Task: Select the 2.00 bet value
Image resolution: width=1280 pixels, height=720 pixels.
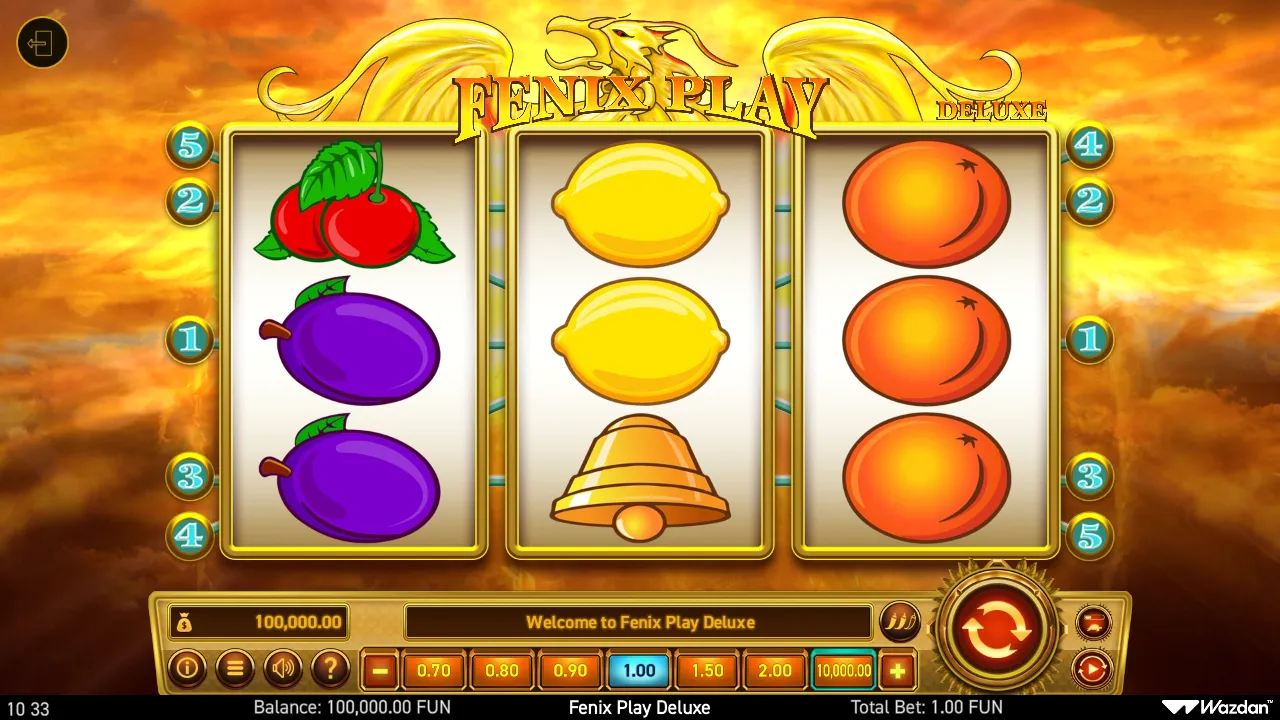Action: pyautogui.click(x=775, y=670)
